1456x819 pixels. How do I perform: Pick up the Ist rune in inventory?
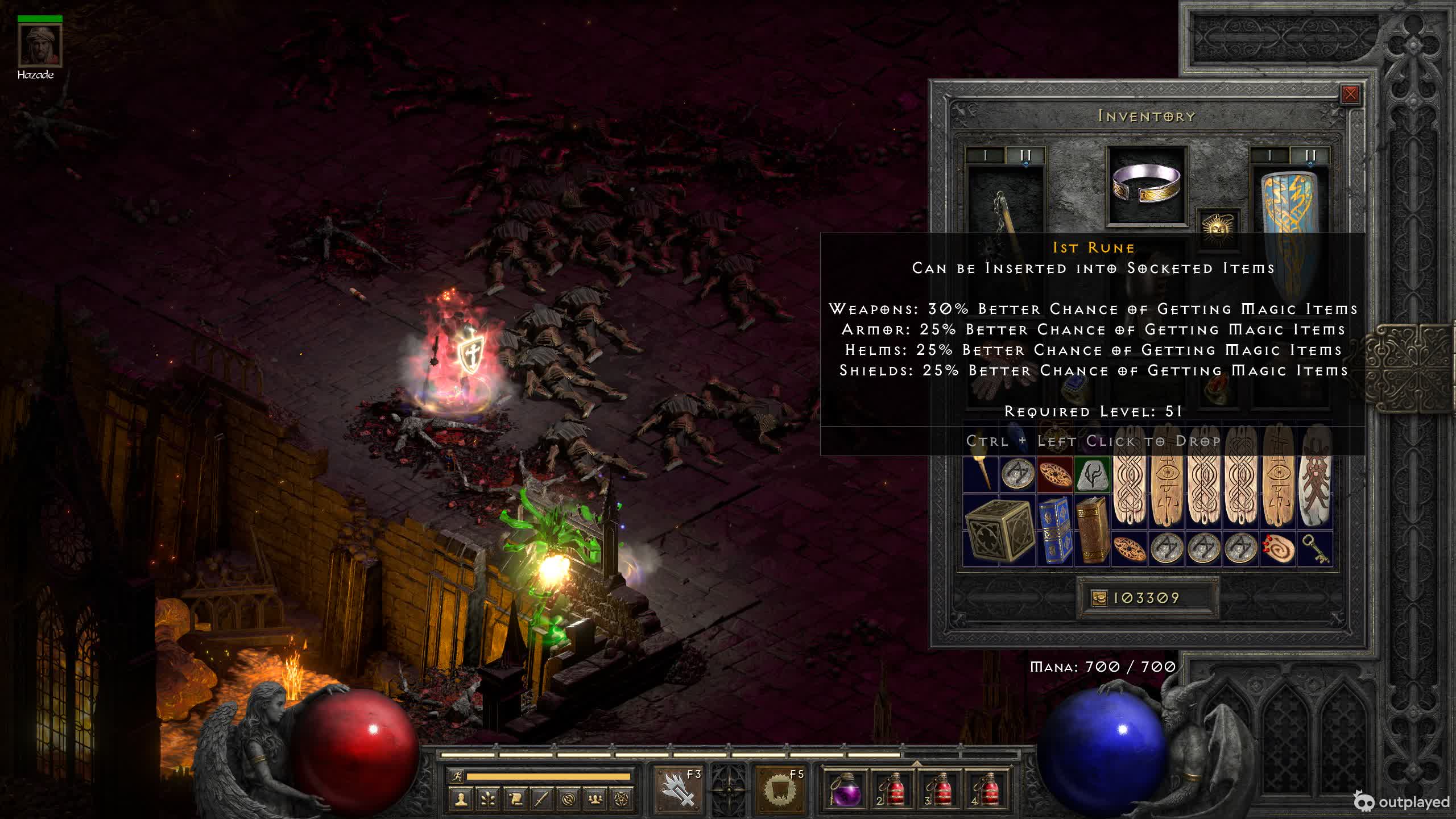[x=1092, y=474]
